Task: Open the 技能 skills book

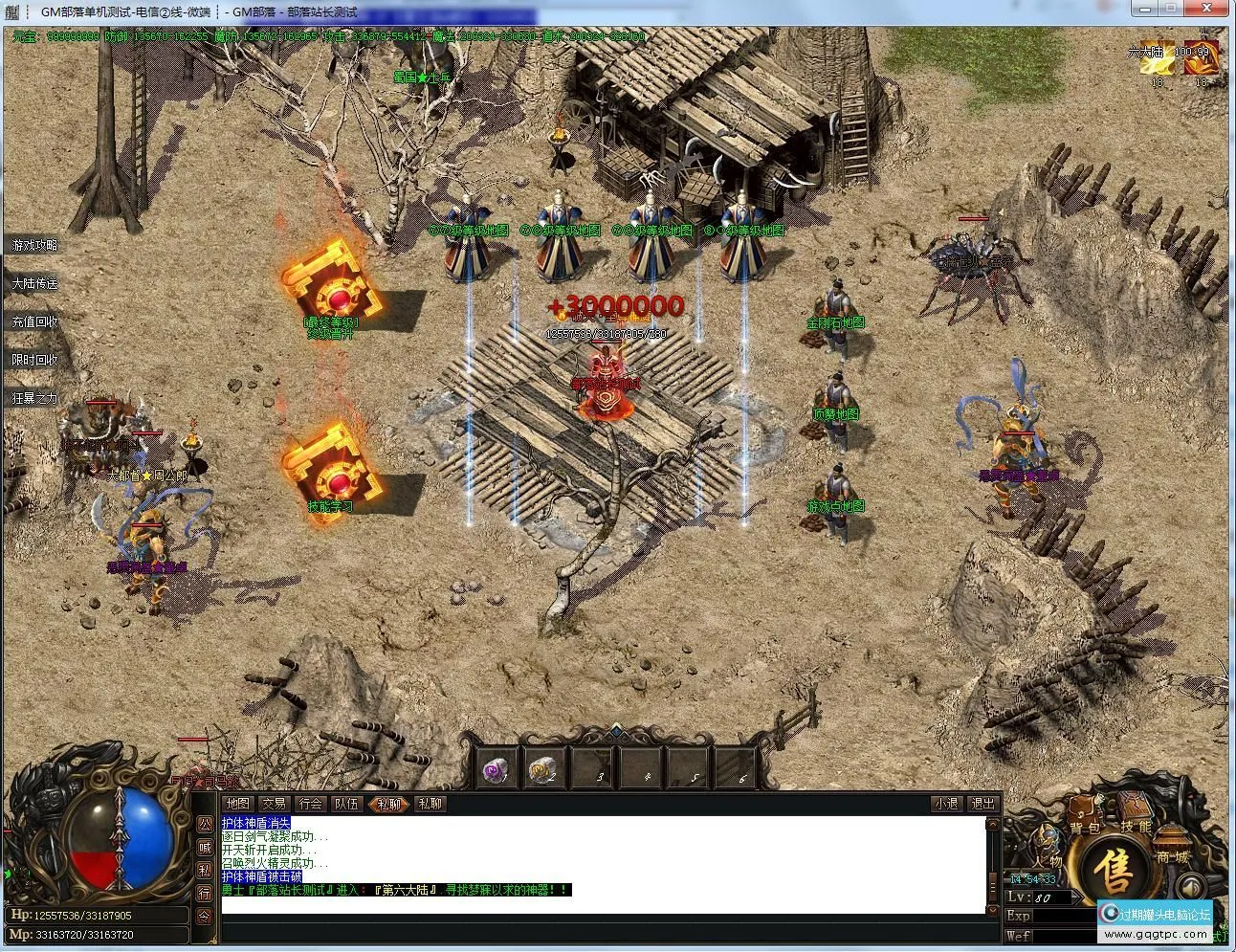Action: pyautogui.click(x=1136, y=825)
